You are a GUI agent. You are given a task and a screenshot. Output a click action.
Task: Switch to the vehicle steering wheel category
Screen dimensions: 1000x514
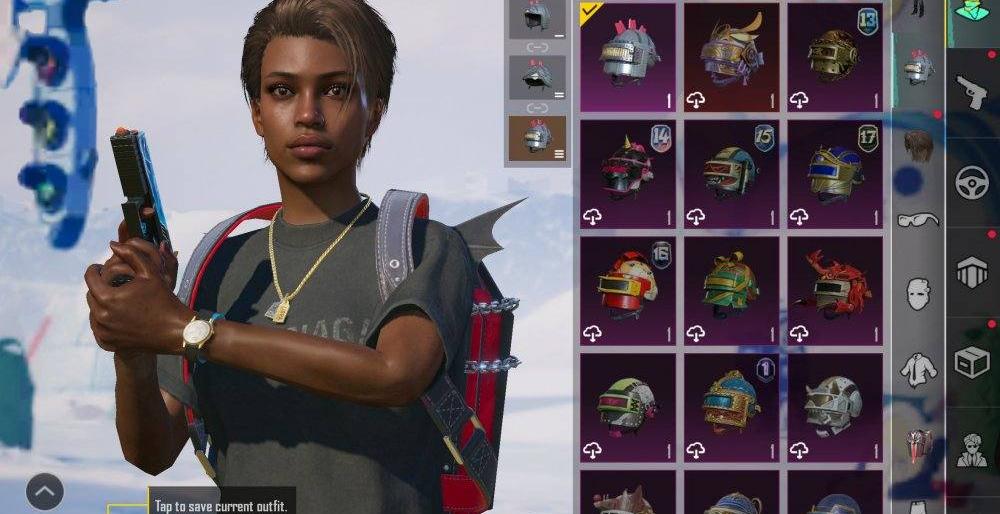971,182
